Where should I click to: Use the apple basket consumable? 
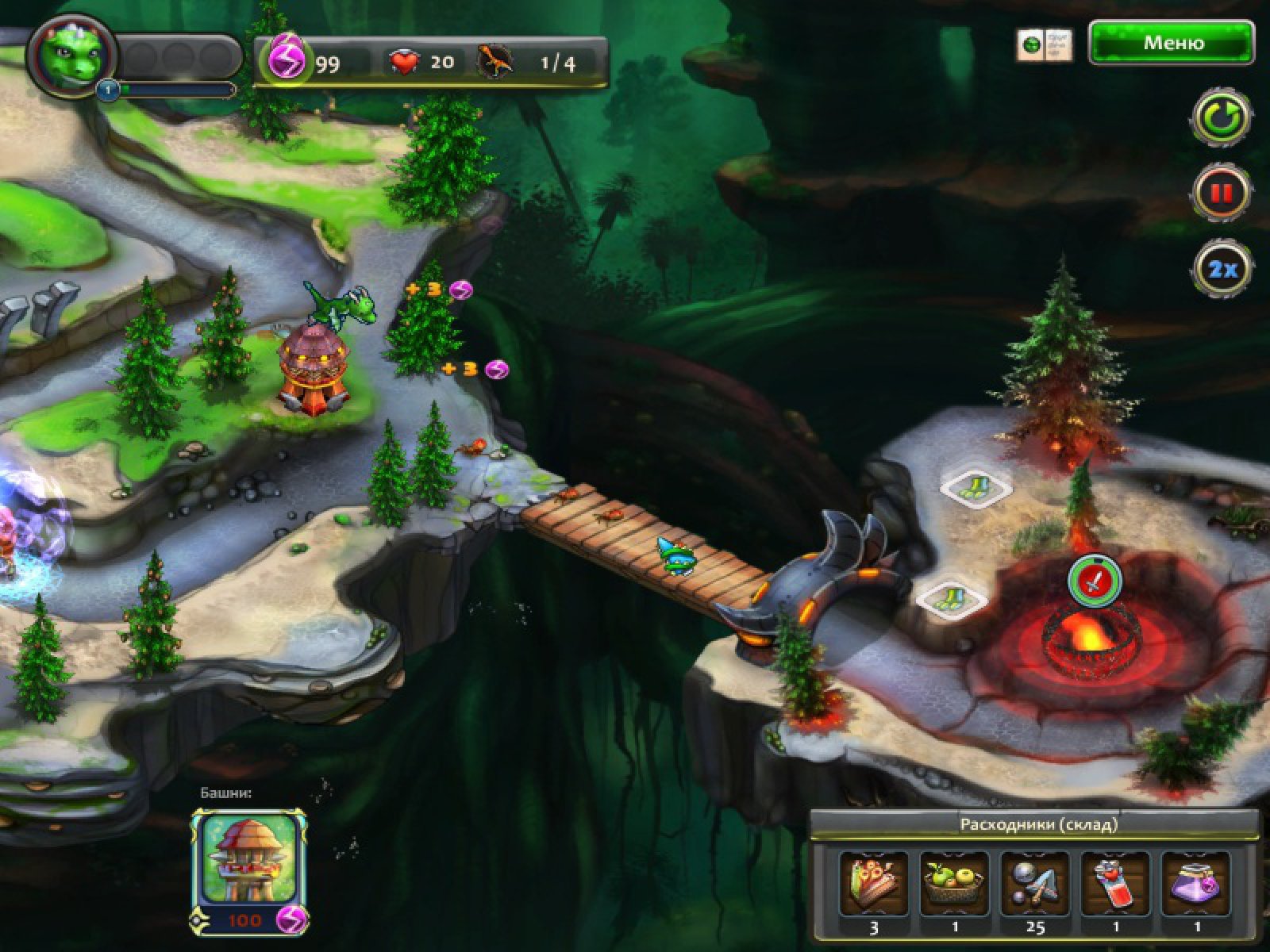pos(954,884)
